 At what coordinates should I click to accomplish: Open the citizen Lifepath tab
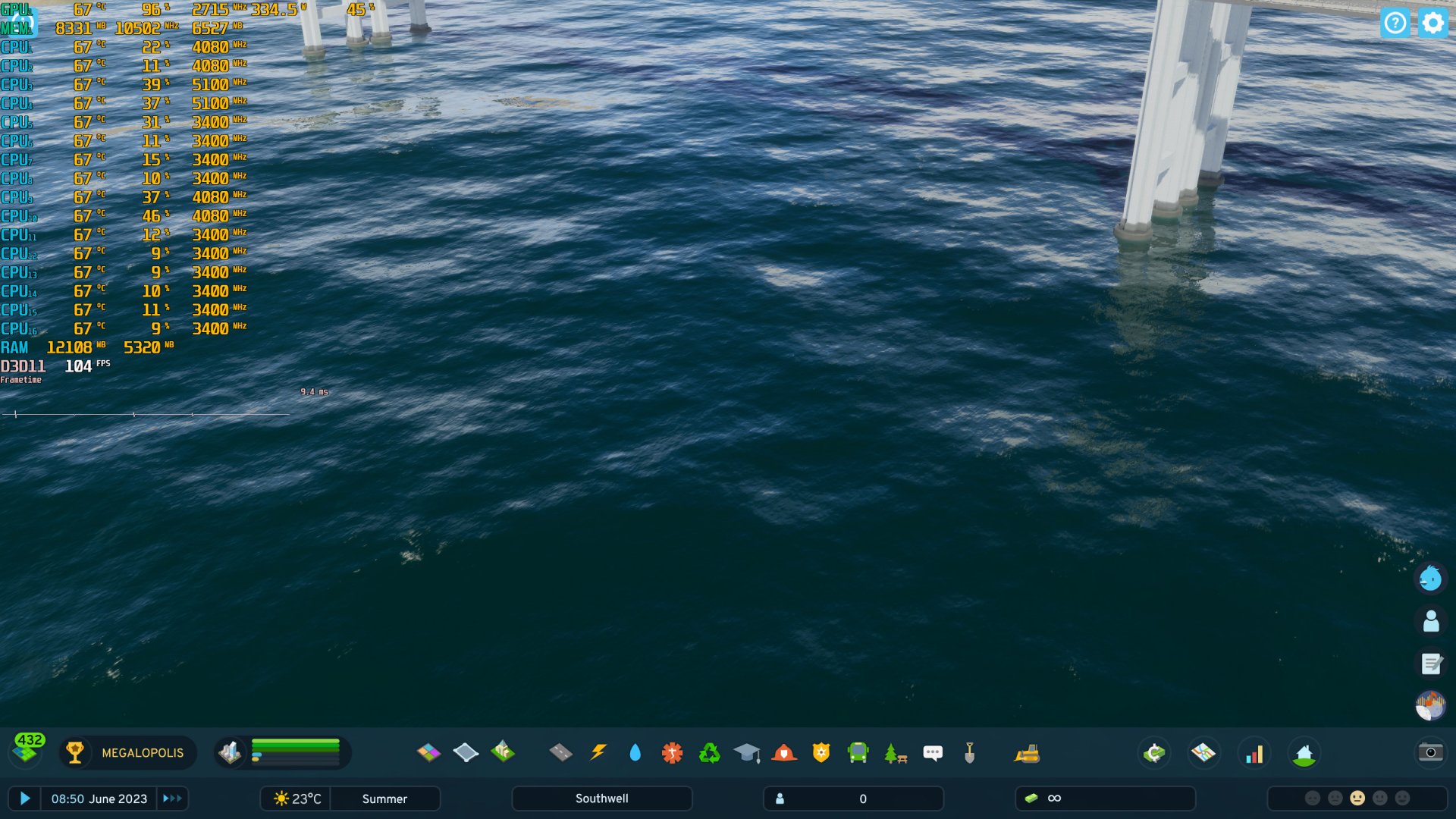pyautogui.click(x=1430, y=621)
